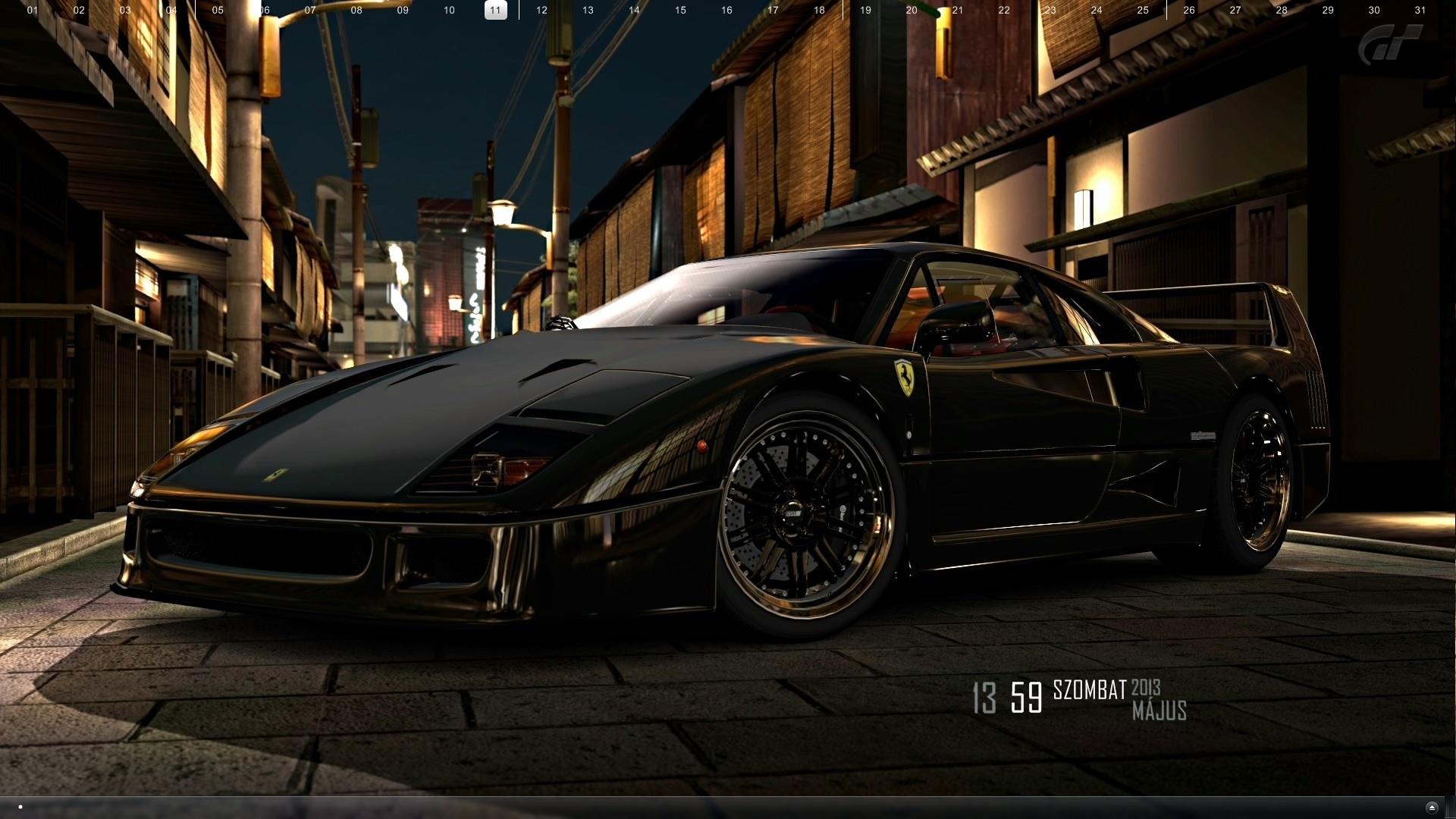
Task: Select the highlighted day 11 in the calendar strip
Action: pos(495,10)
